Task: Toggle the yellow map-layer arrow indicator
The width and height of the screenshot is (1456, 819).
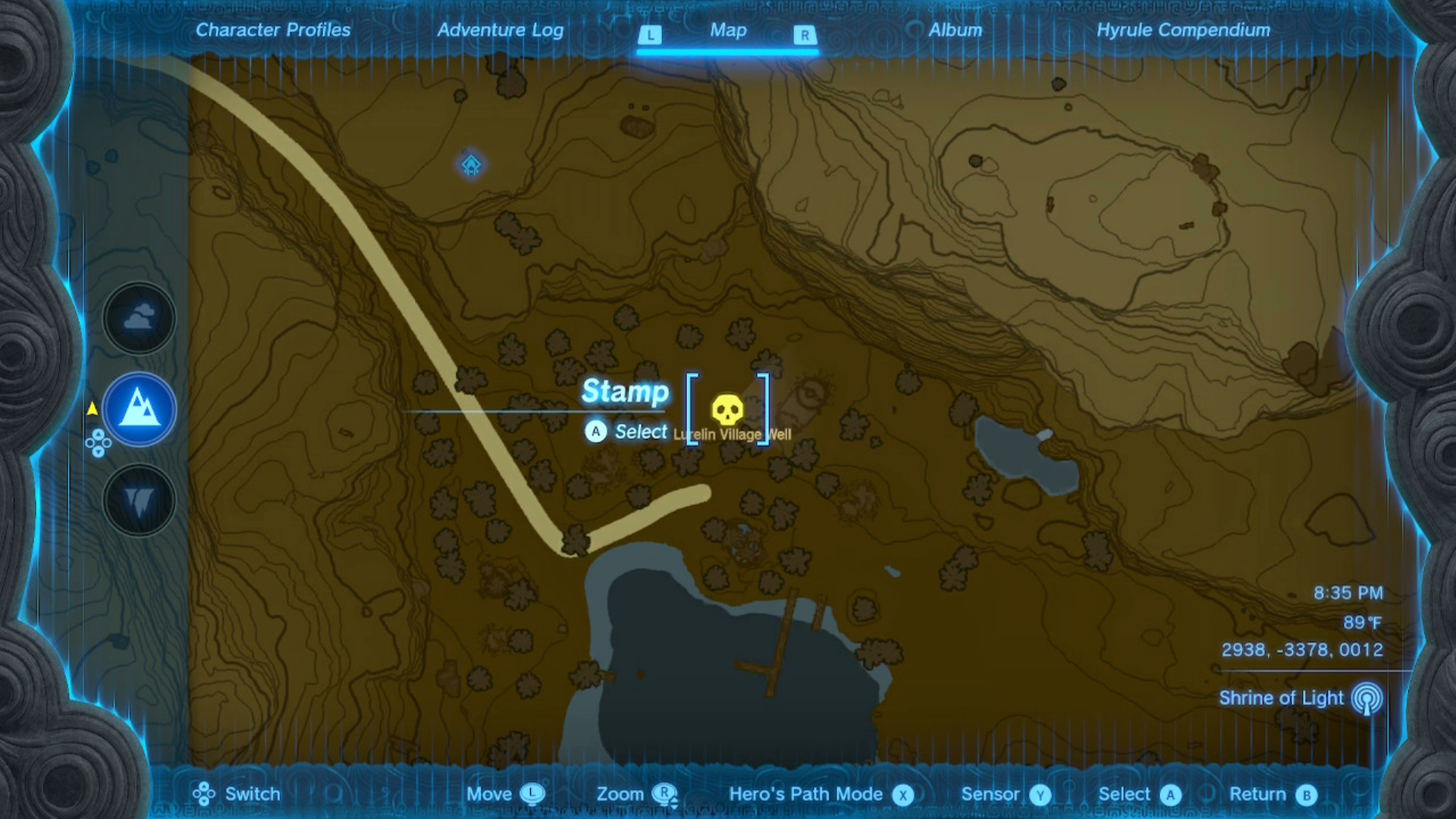Action: coord(93,407)
